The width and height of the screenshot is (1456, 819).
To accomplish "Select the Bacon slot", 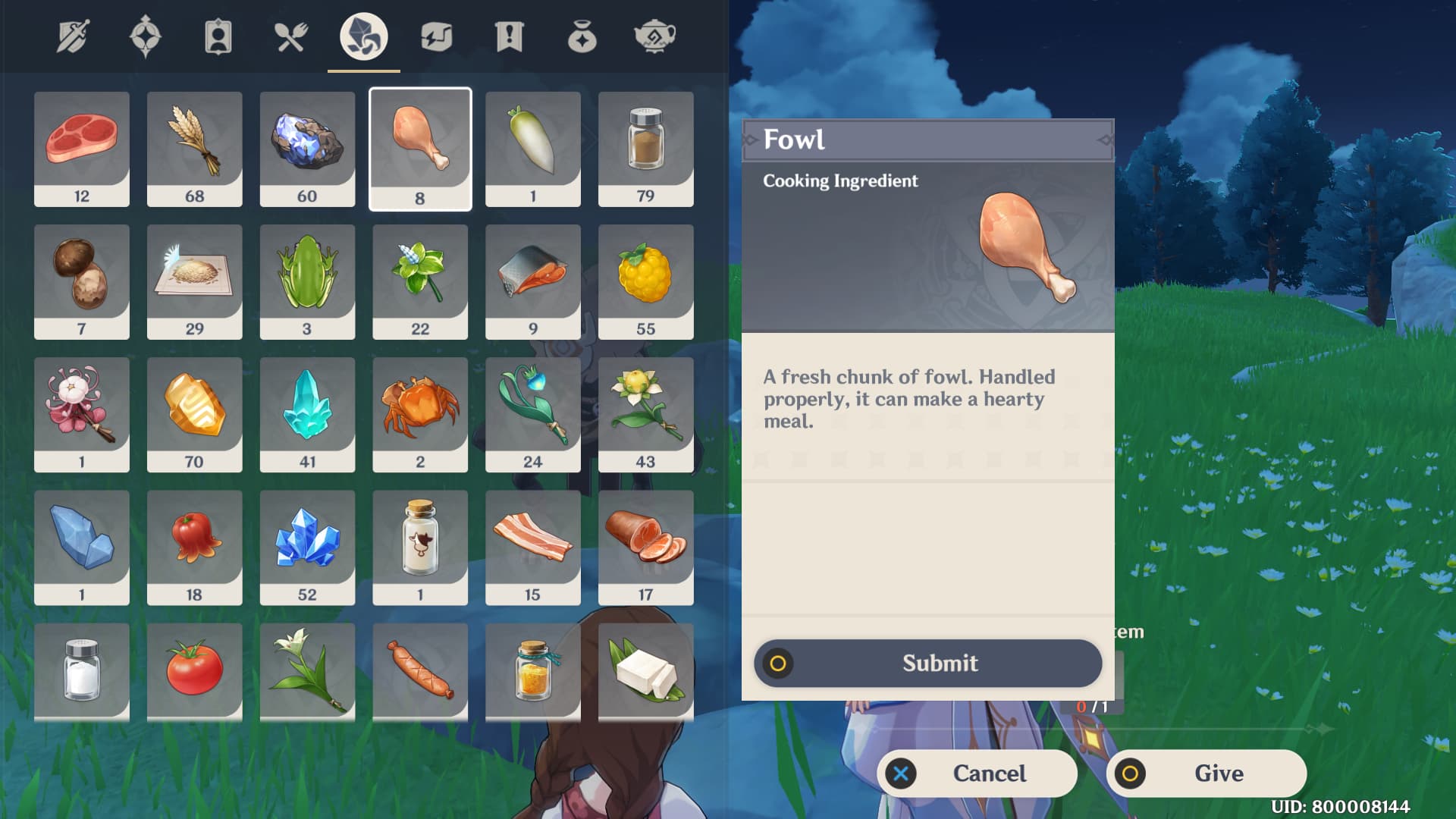I will 533,547.
